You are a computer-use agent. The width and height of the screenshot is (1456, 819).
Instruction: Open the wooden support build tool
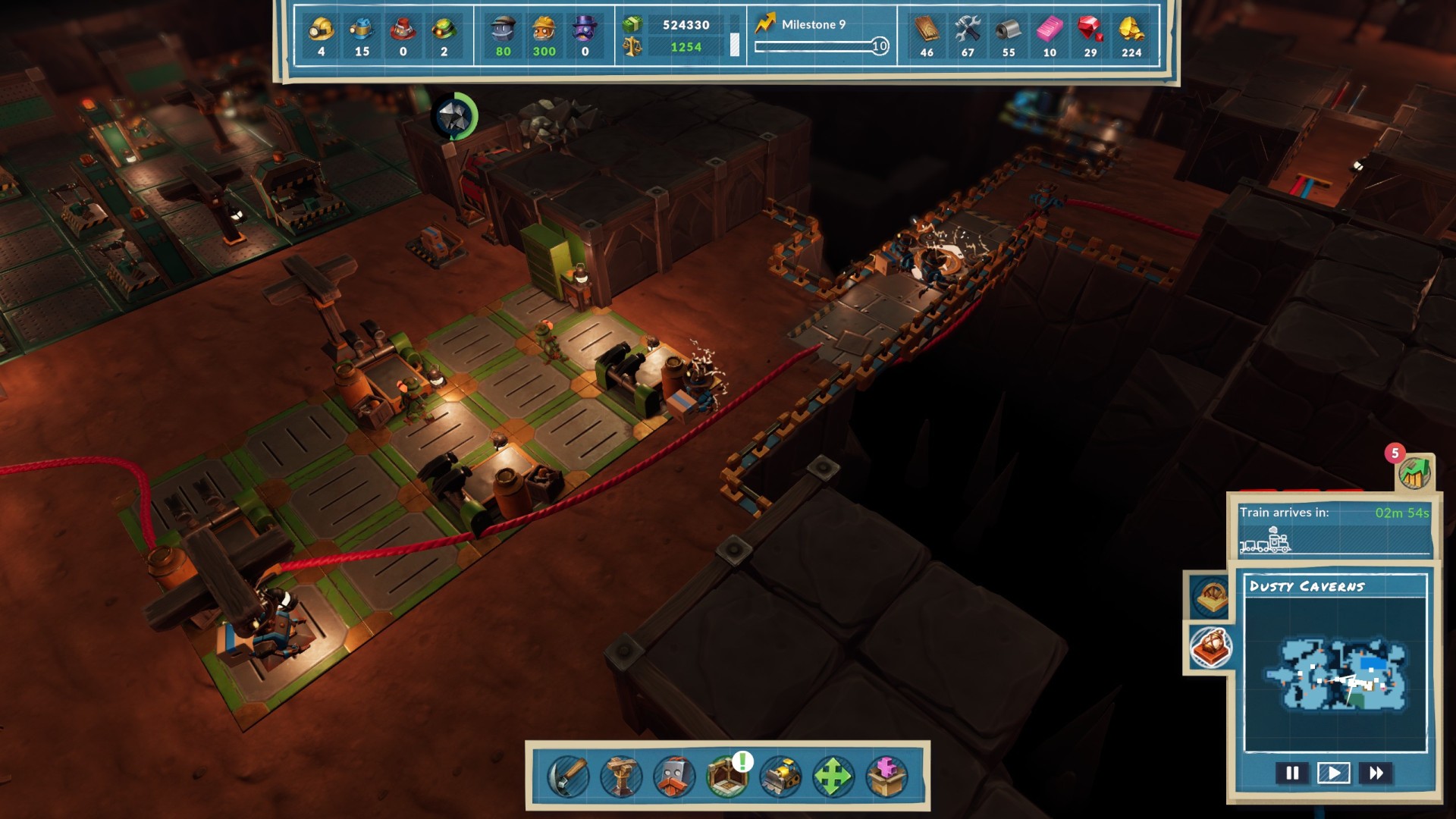pyautogui.click(x=621, y=777)
